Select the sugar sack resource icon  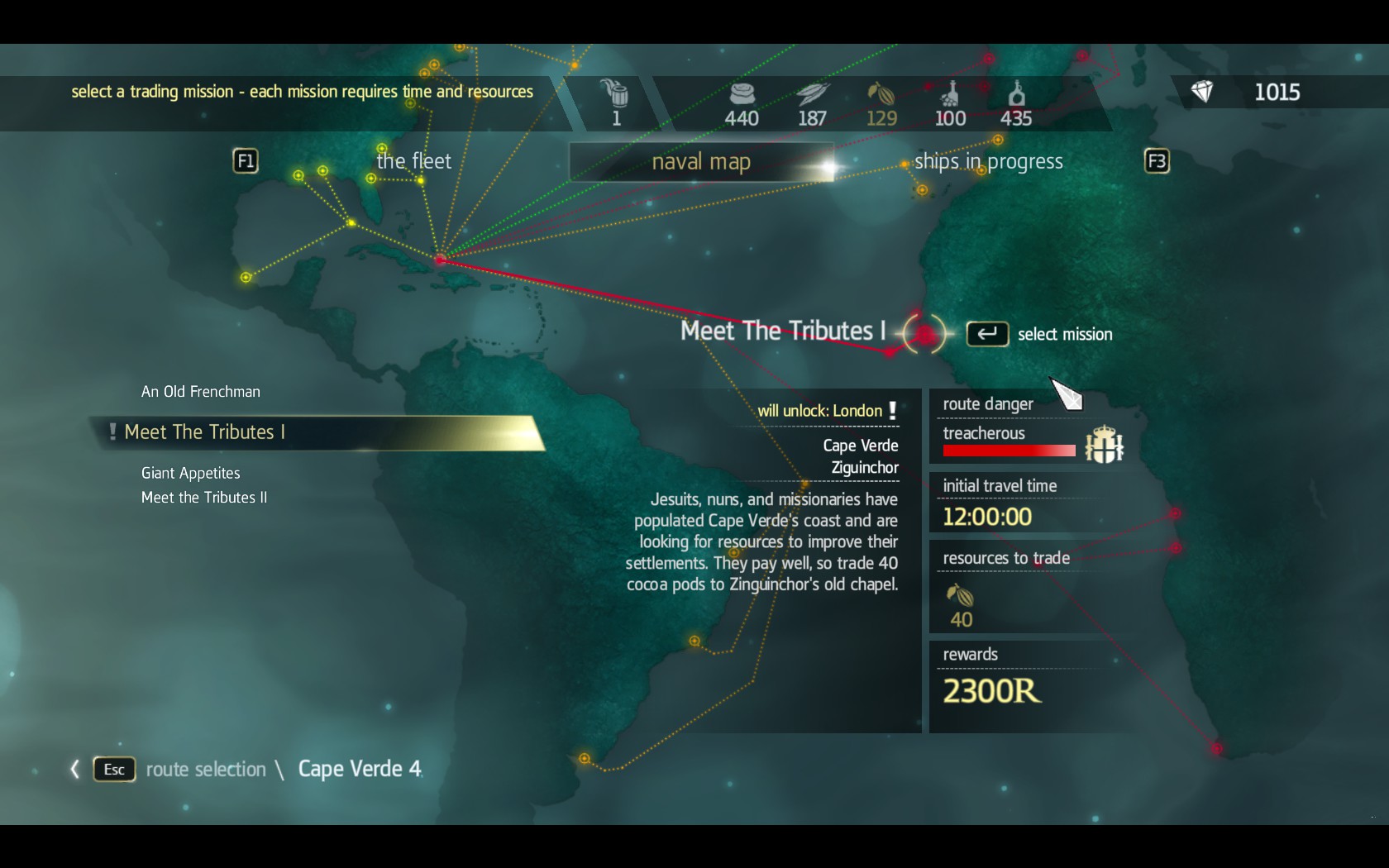[x=742, y=95]
